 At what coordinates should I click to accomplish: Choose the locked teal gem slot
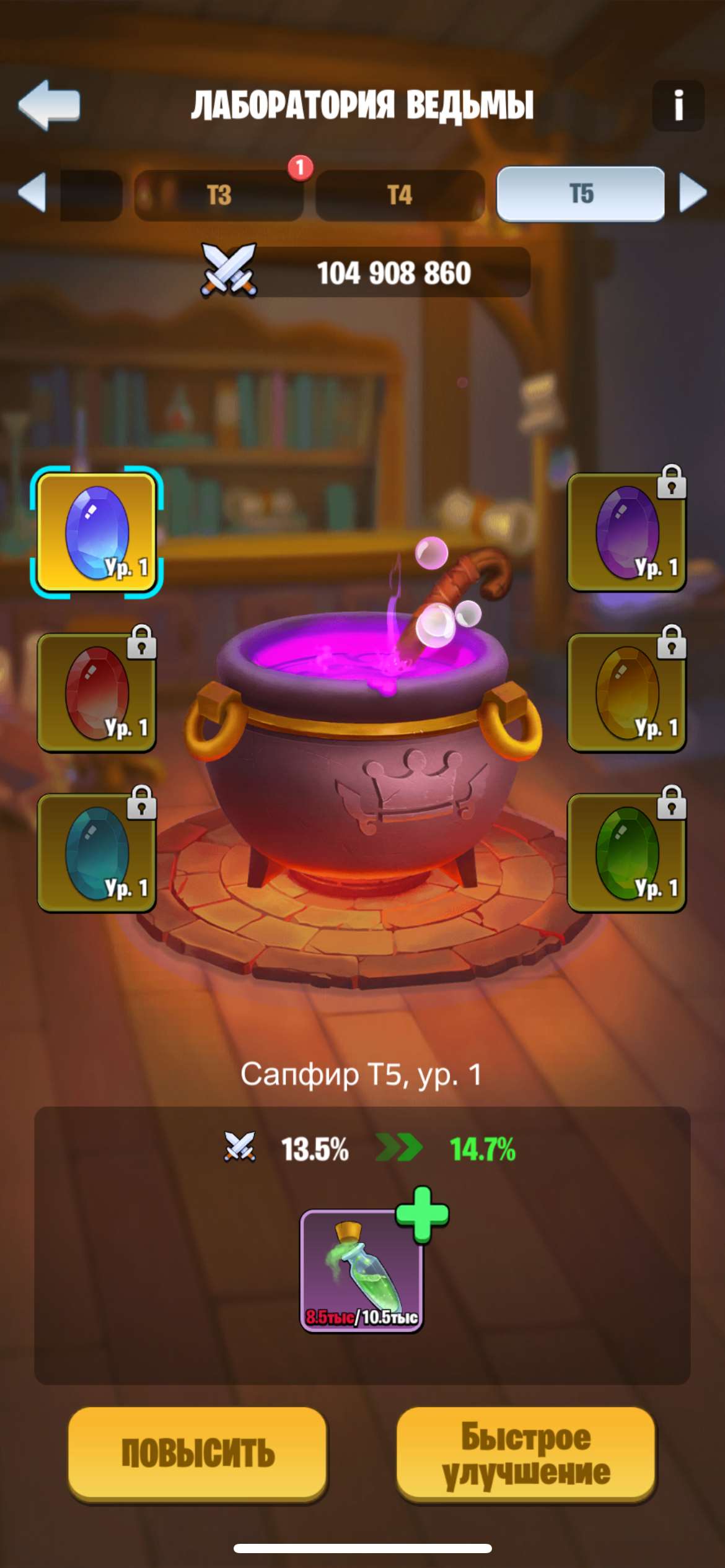pyautogui.click(x=97, y=853)
